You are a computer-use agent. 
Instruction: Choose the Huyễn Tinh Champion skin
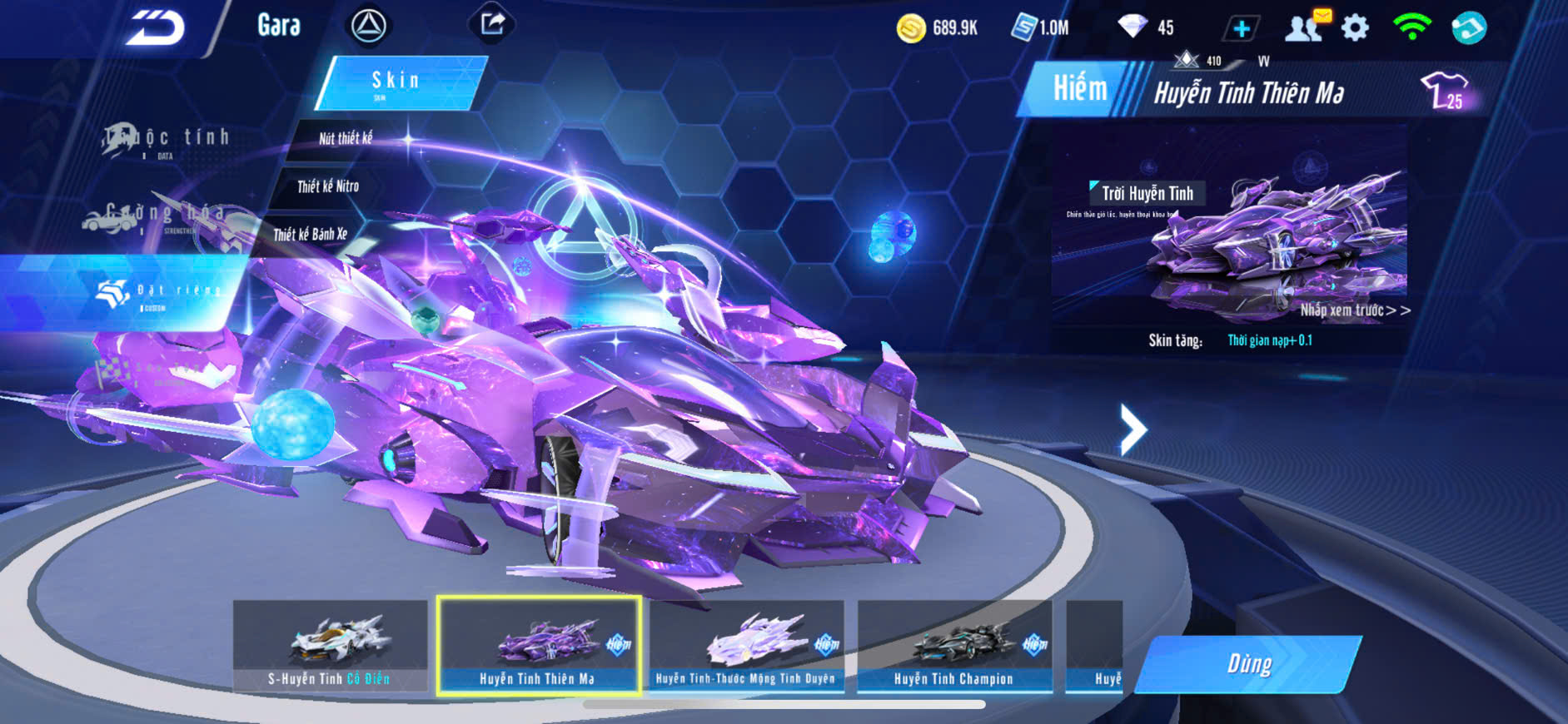(x=954, y=646)
